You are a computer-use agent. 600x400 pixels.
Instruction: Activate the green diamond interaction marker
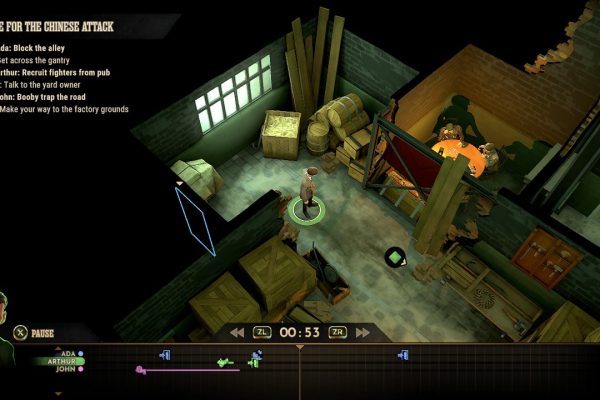coord(395,257)
